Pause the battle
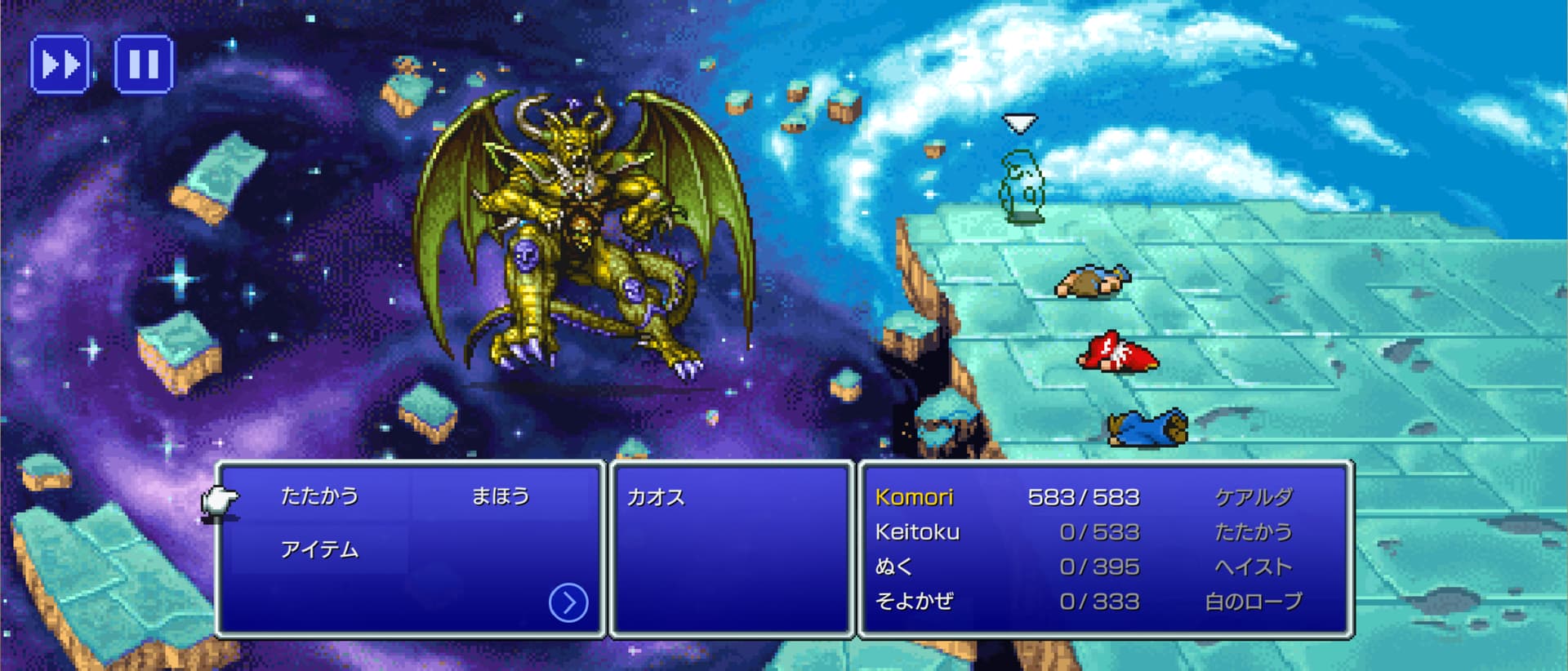This screenshot has height=671, width=1568. pos(144,64)
